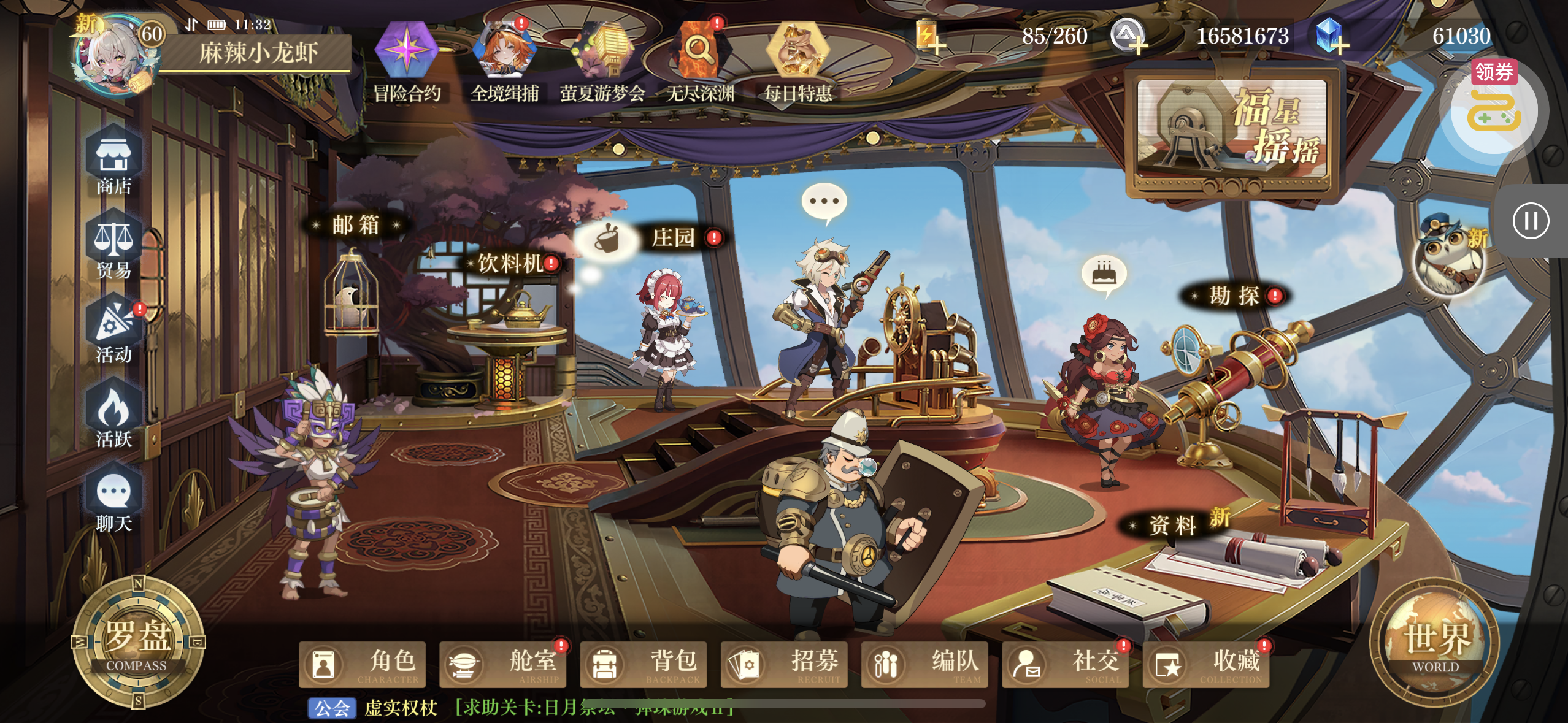Open the 贸易 trade menu
Screen dimensions: 1568x723
[x=113, y=247]
